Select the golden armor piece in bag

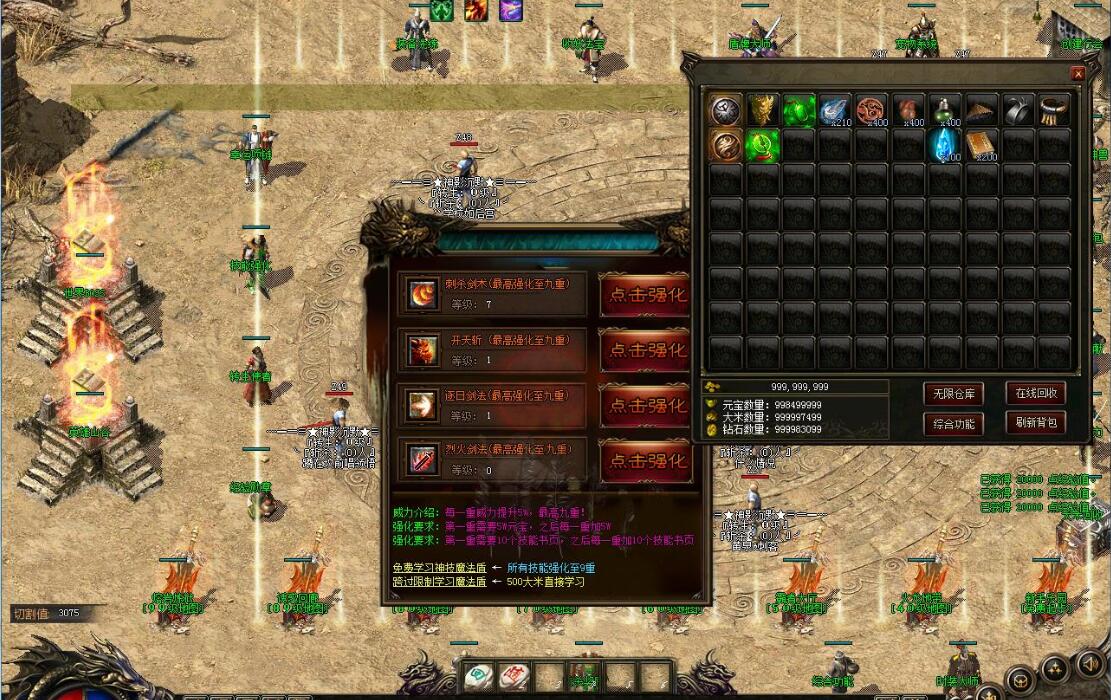762,110
